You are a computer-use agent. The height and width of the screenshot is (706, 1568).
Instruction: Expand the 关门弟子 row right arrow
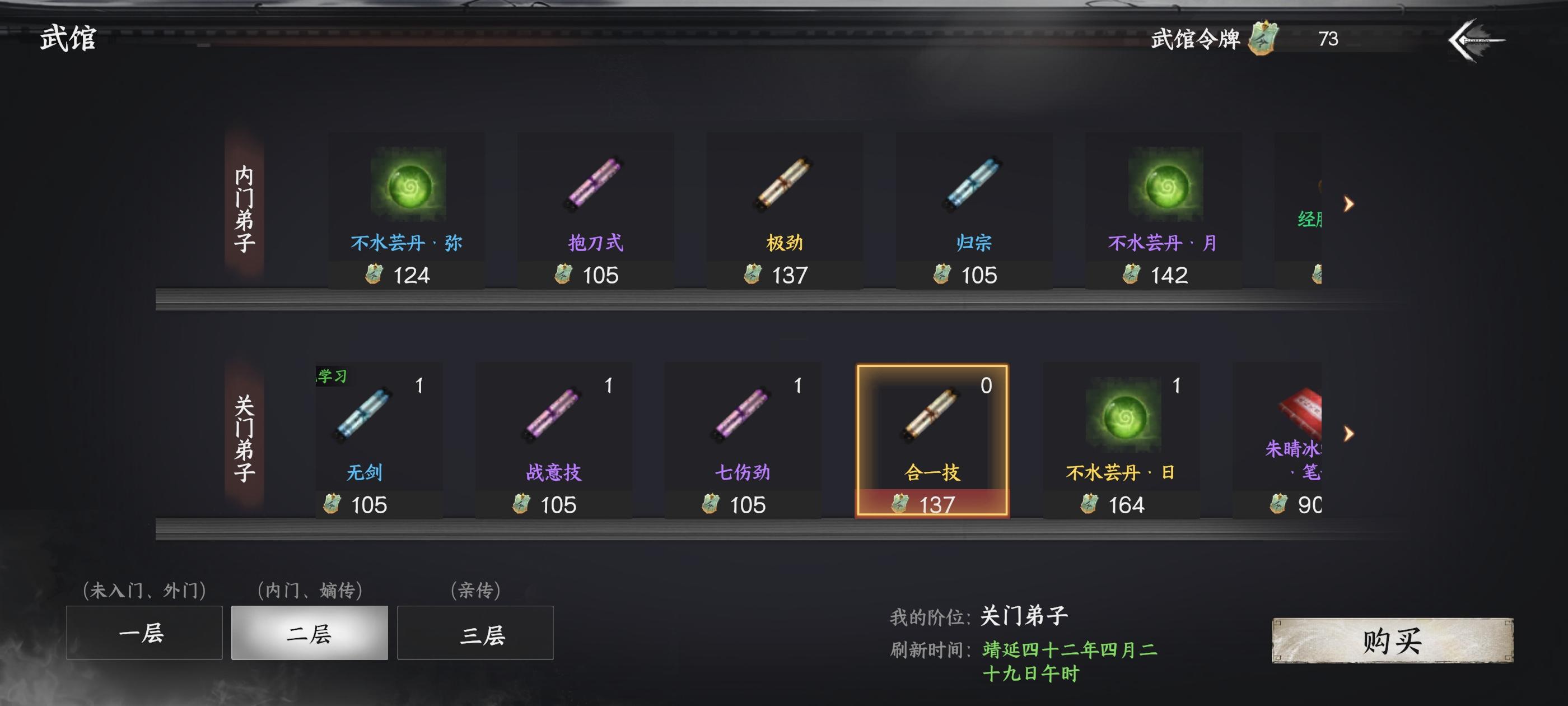click(x=1349, y=434)
